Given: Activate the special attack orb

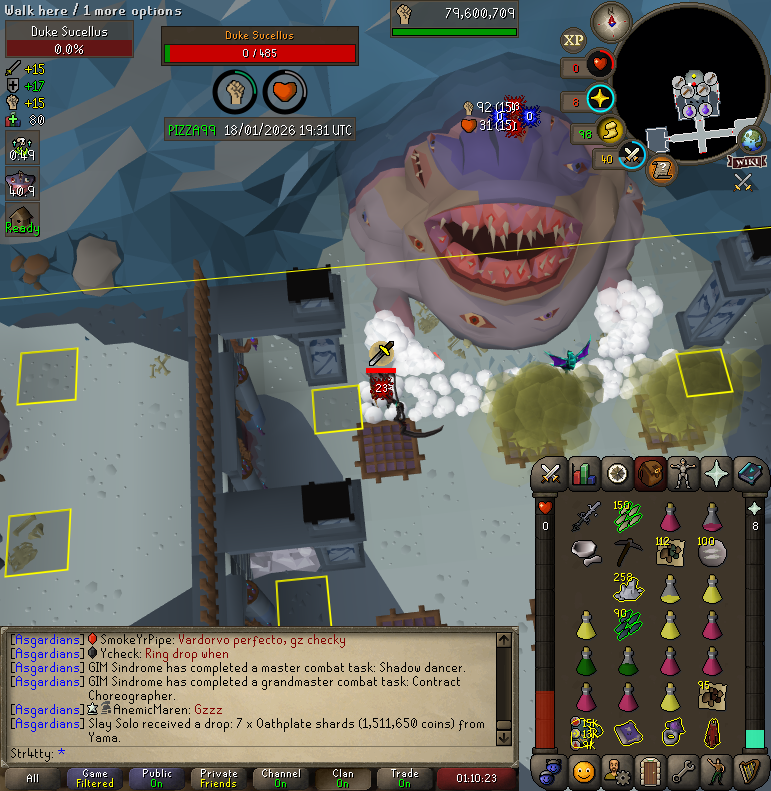Looking at the screenshot, I should (x=631, y=156).
